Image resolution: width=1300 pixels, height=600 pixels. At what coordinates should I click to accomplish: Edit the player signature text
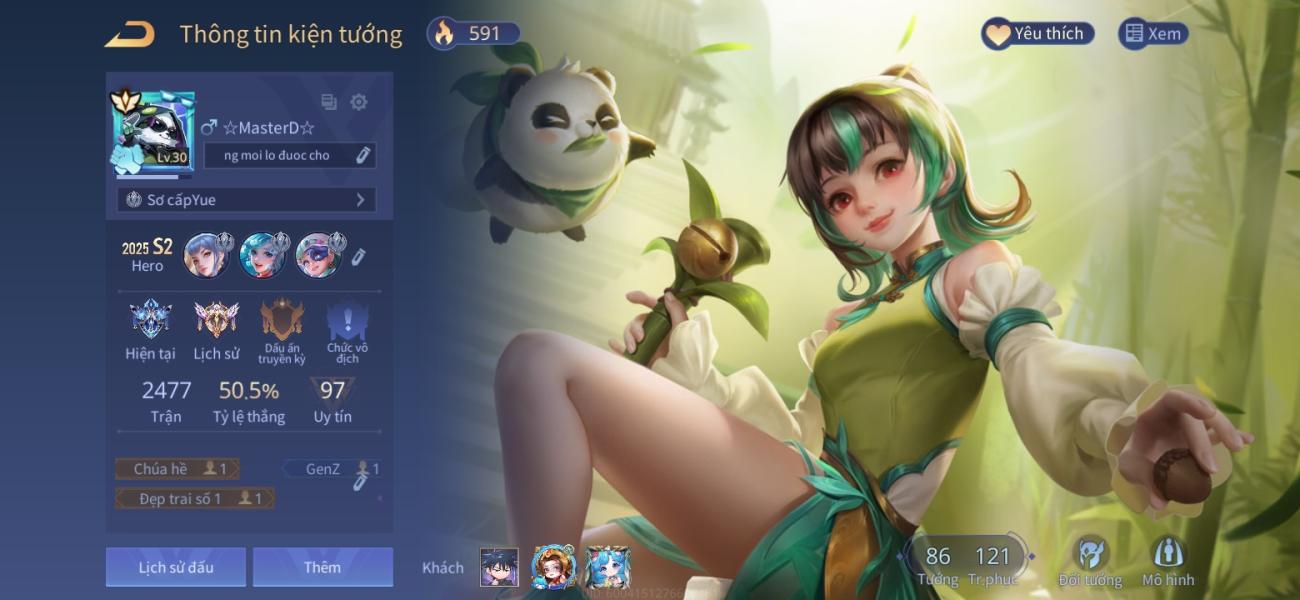click(x=364, y=155)
